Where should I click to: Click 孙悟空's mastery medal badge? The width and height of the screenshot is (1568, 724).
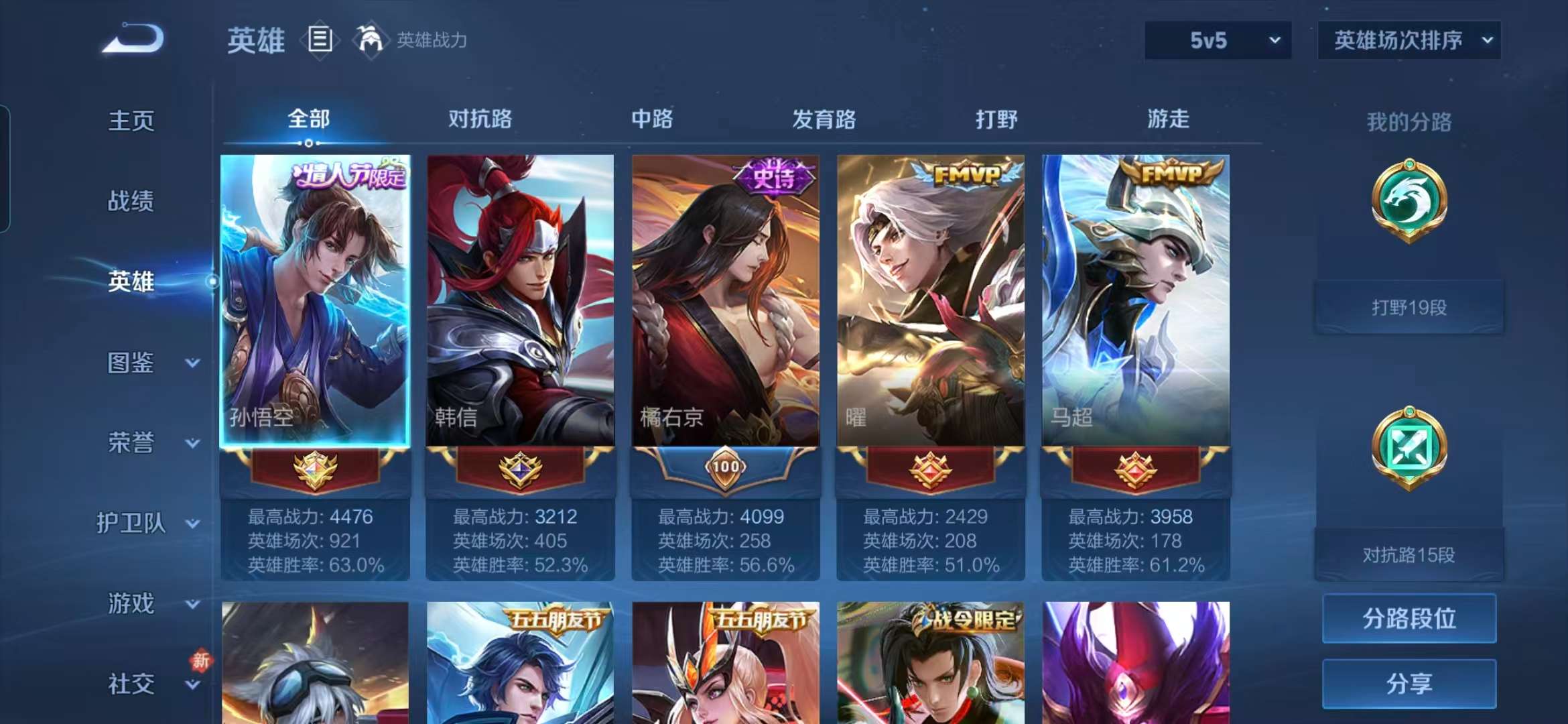point(315,469)
